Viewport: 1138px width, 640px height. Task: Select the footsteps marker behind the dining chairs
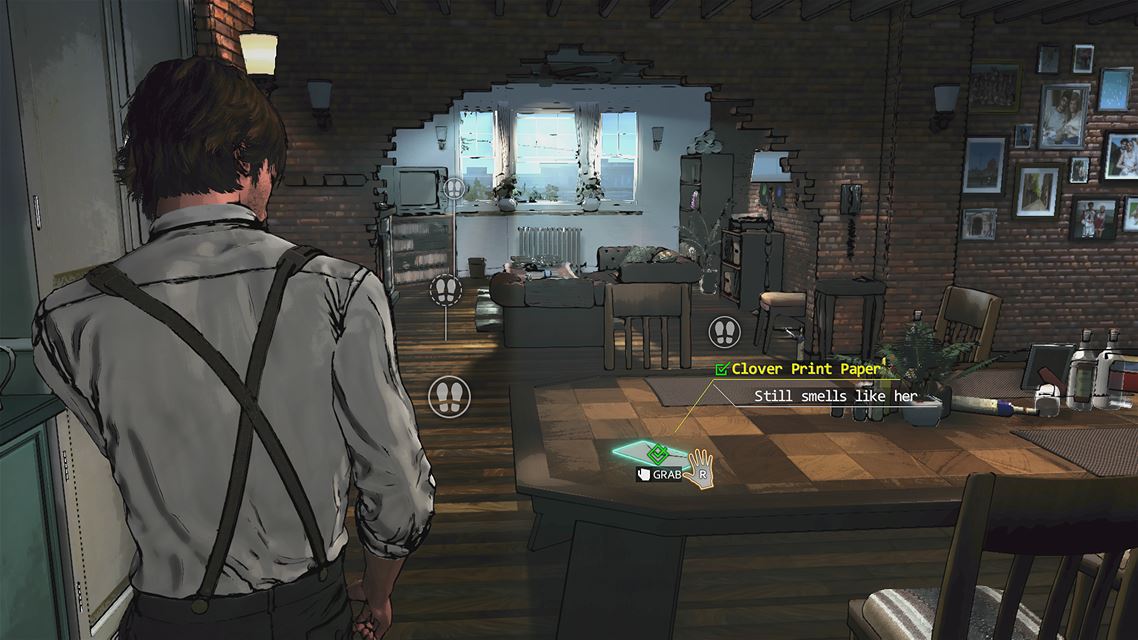[x=723, y=331]
